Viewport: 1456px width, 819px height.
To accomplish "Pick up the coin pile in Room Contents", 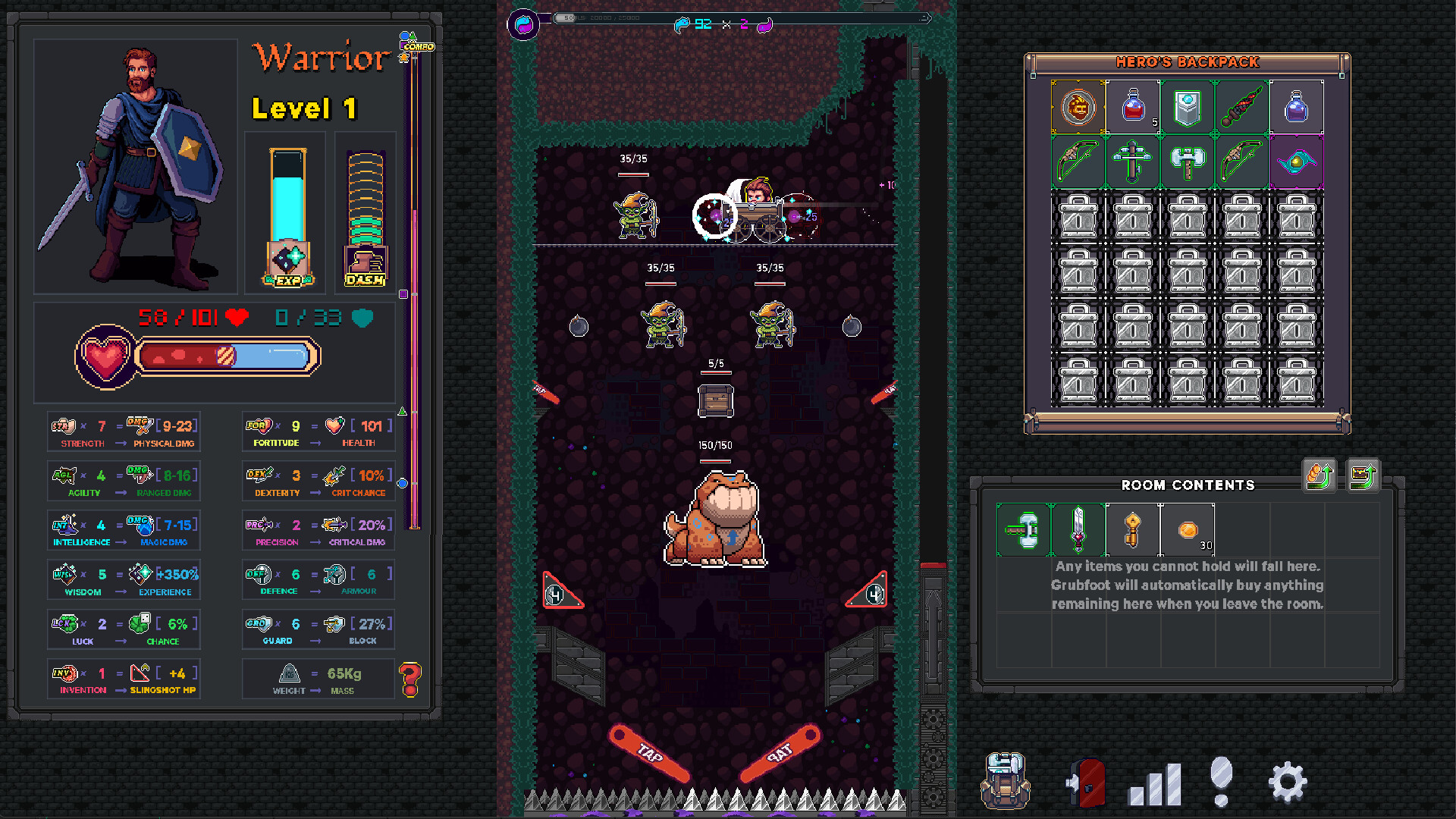I will pyautogui.click(x=1188, y=530).
